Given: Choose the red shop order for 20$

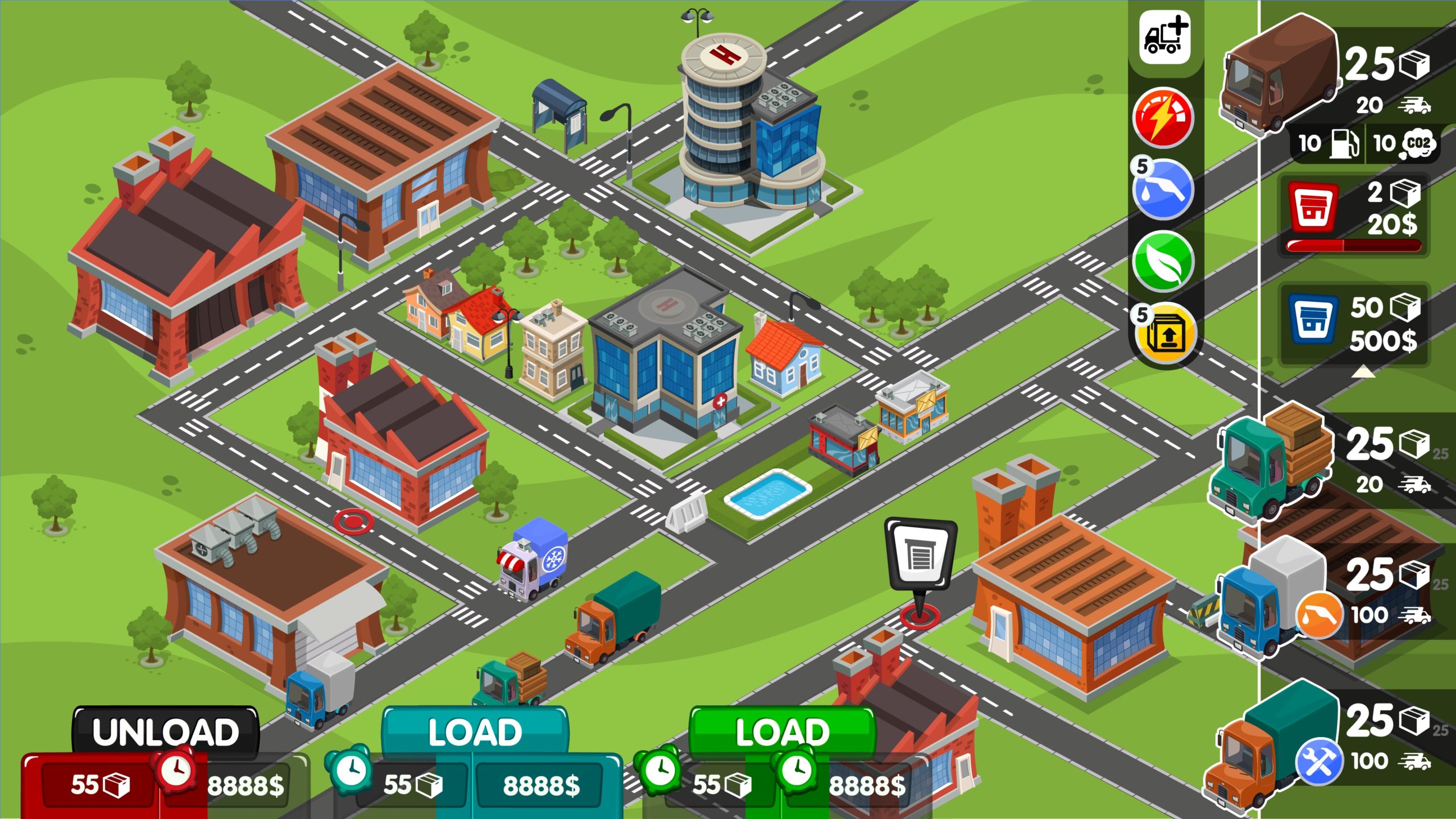Looking at the screenshot, I should click(x=1354, y=213).
